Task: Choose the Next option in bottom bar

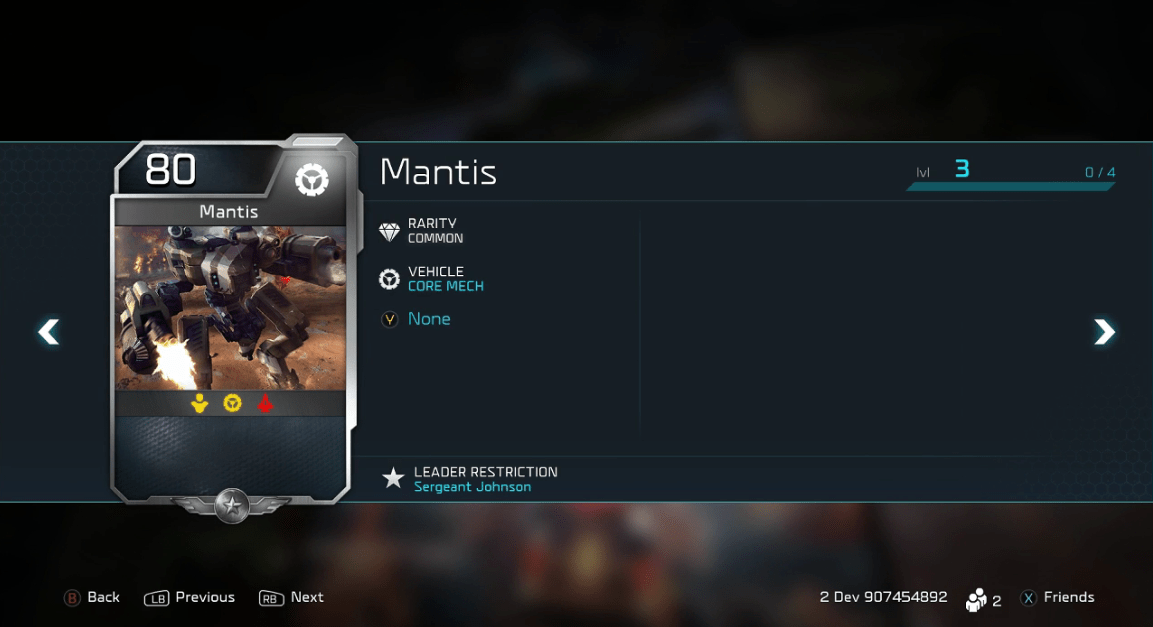Action: (x=292, y=597)
